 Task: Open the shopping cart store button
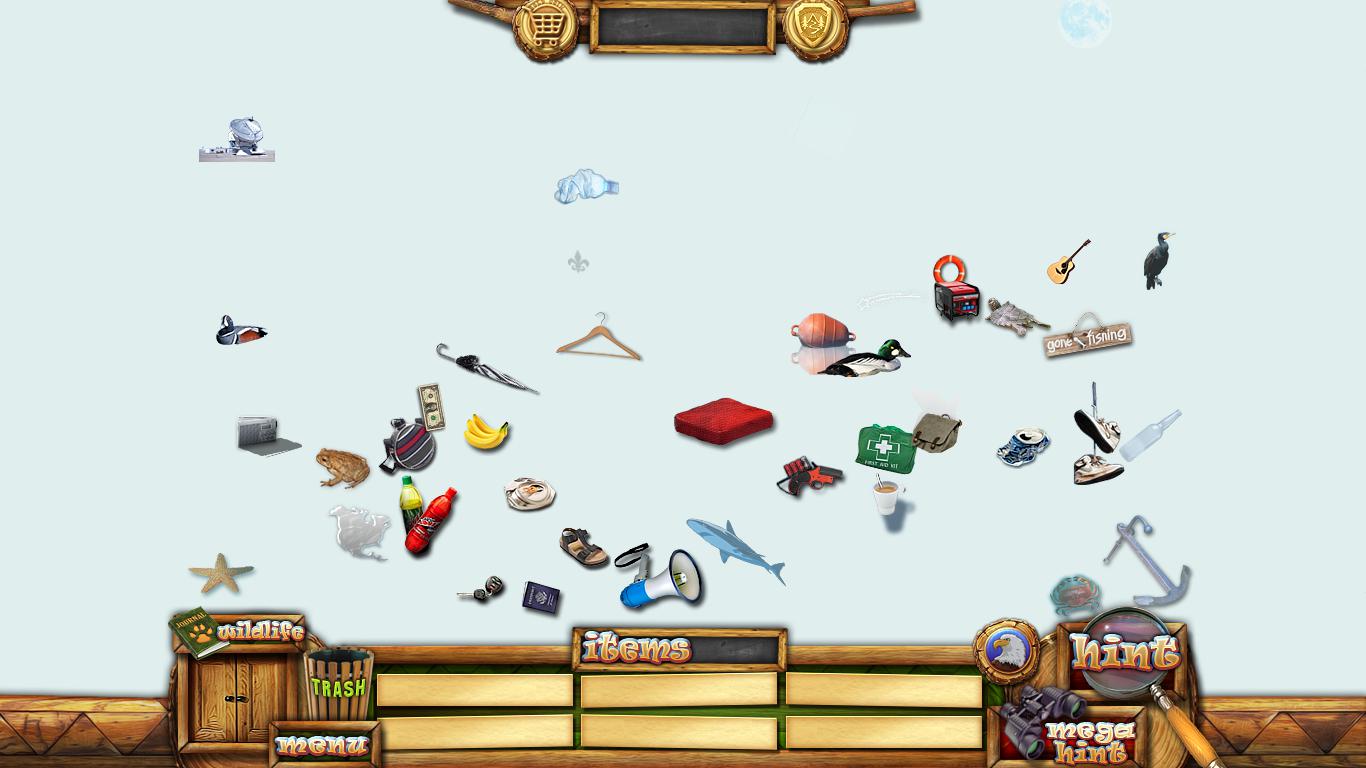(x=544, y=27)
